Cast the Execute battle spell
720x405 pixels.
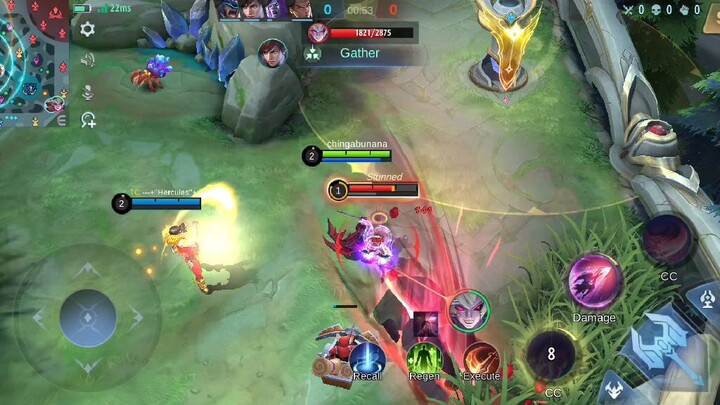(x=481, y=358)
